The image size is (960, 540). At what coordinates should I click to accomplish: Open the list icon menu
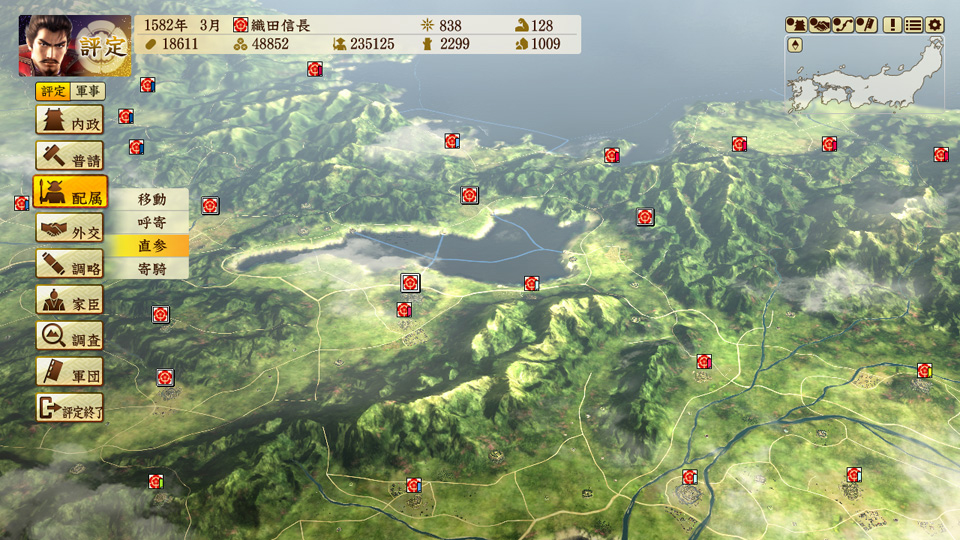click(913, 24)
